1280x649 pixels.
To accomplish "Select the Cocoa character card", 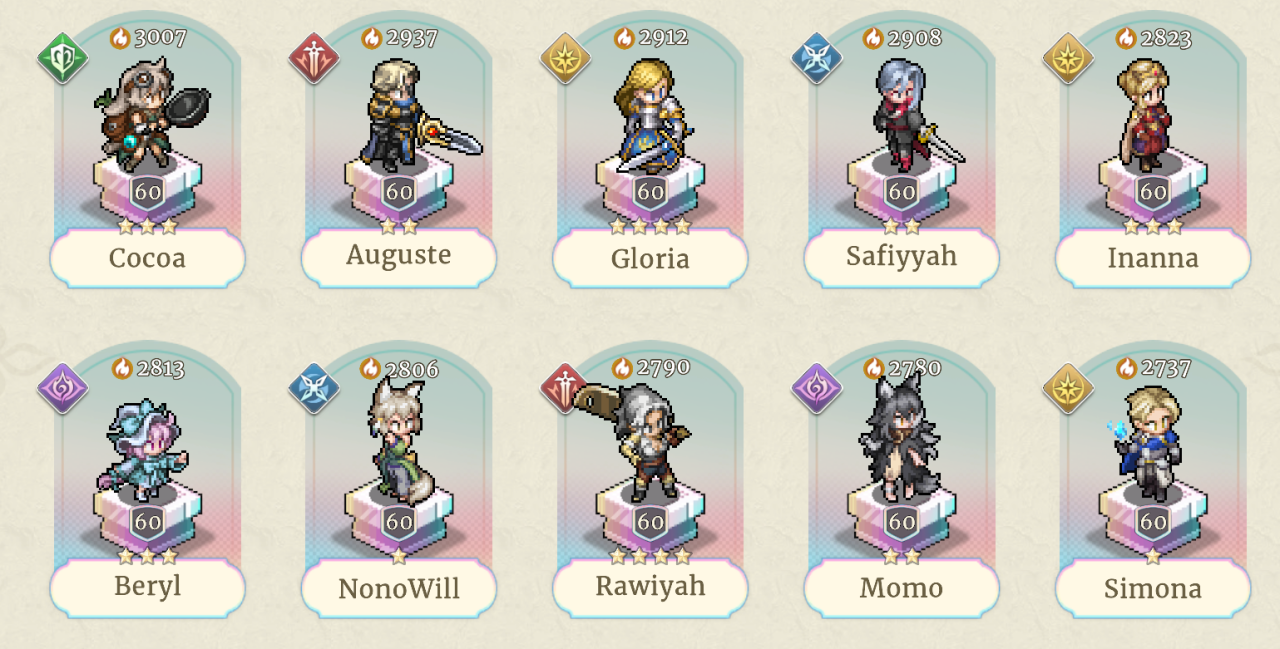I will click(x=147, y=150).
